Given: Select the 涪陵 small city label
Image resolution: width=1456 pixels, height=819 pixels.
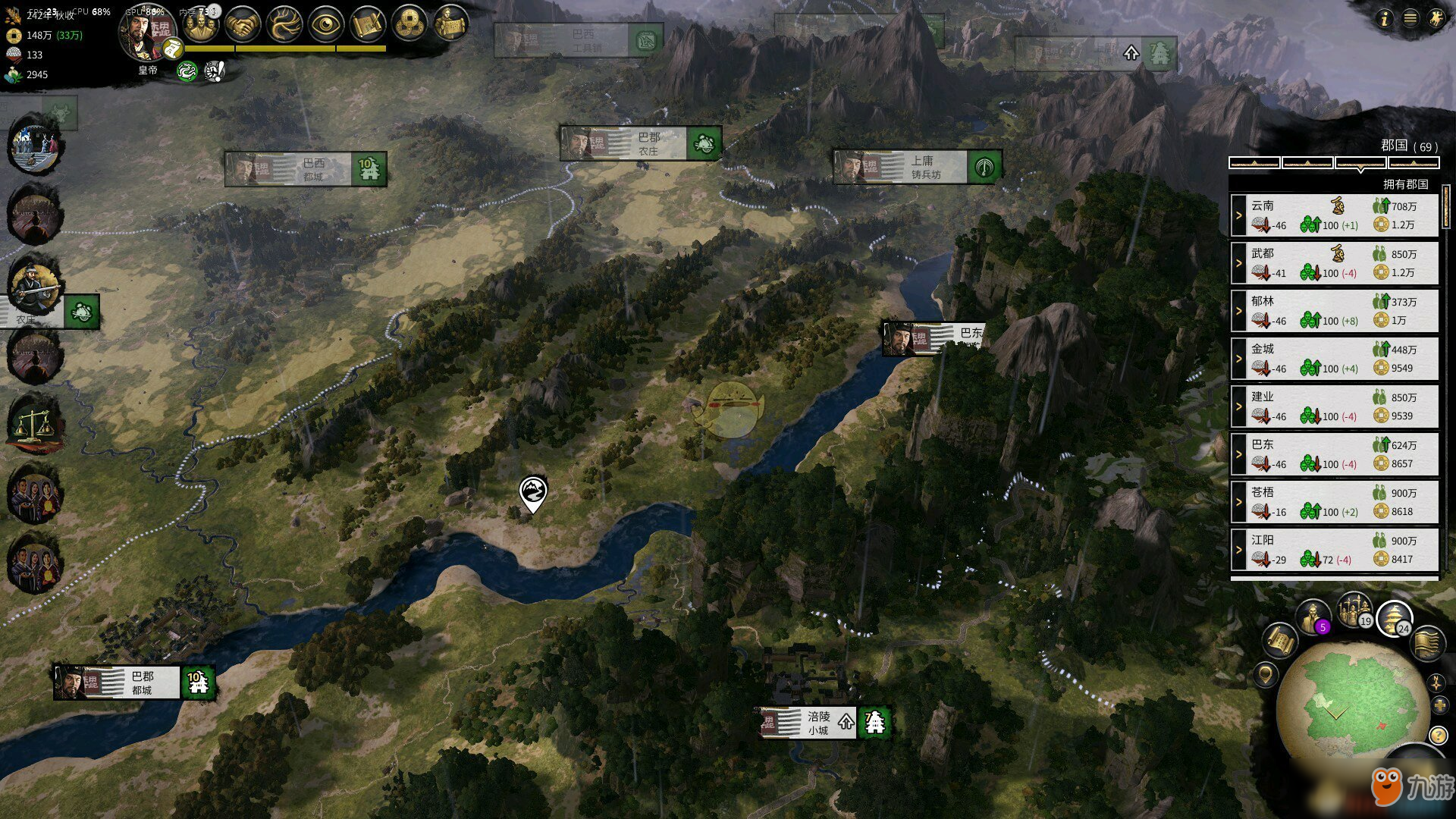Looking at the screenshot, I should [817, 723].
